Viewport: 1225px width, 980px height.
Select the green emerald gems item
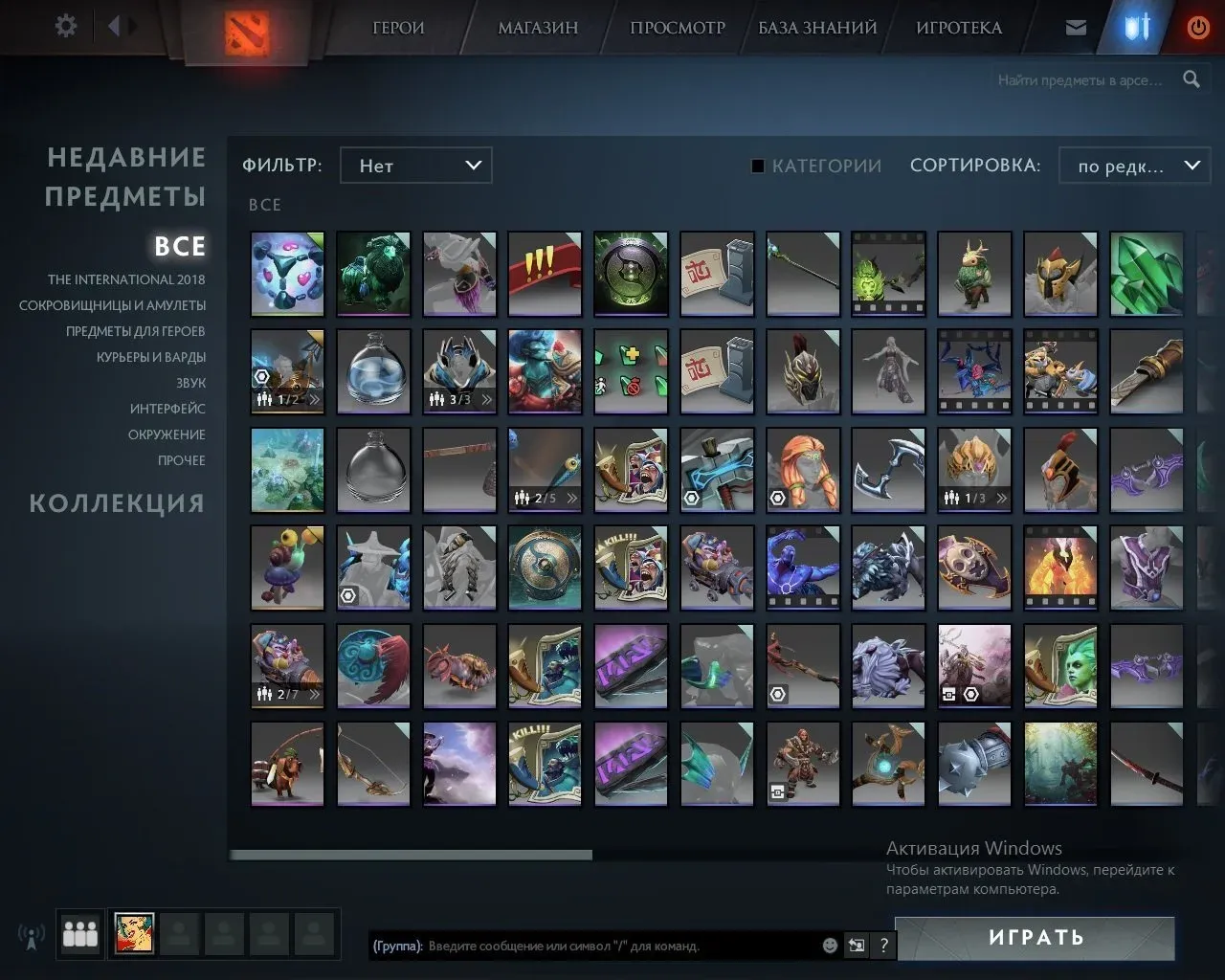point(1147,274)
